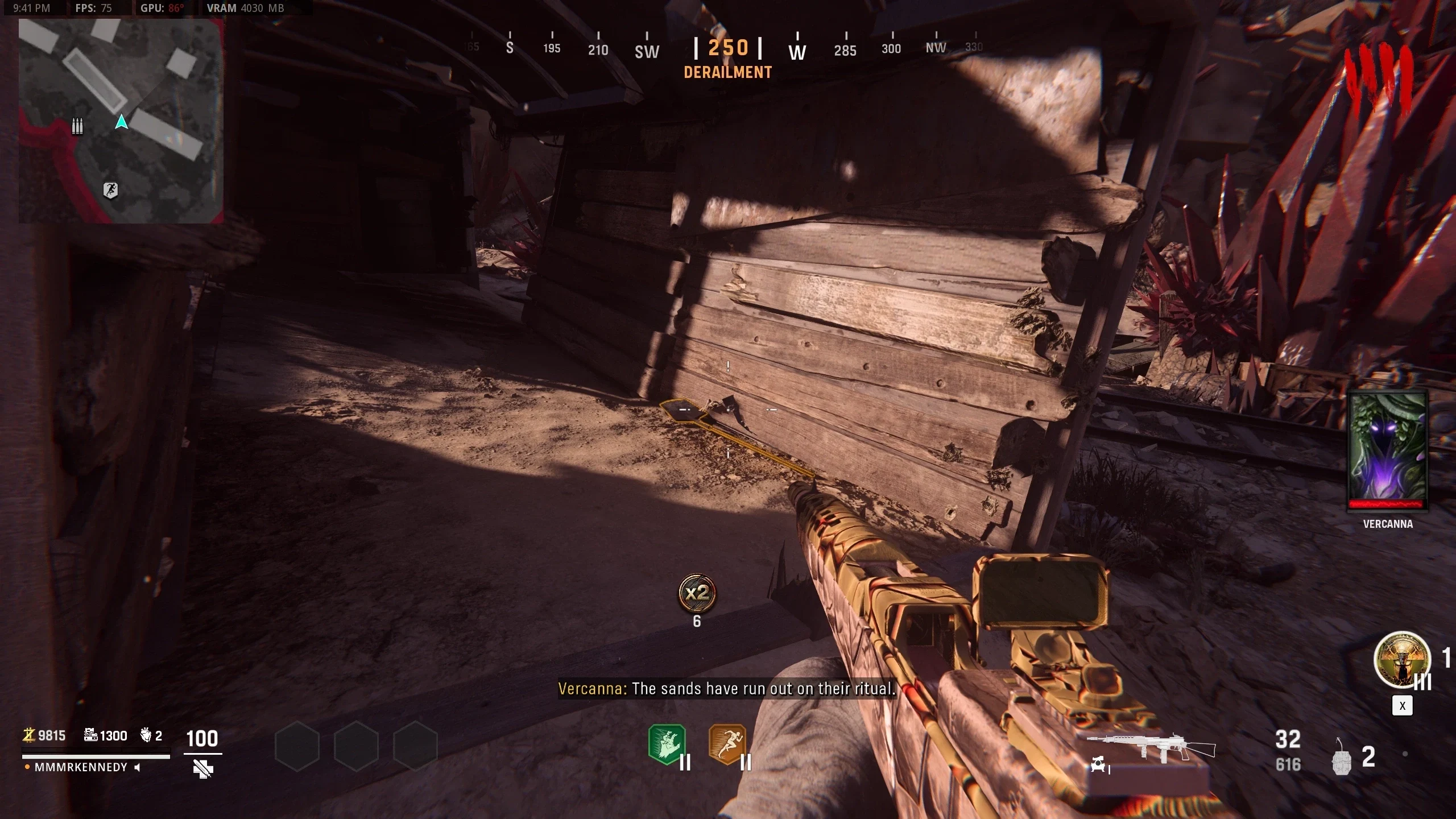Select the green zombie-hand perk icon

[x=667, y=744]
